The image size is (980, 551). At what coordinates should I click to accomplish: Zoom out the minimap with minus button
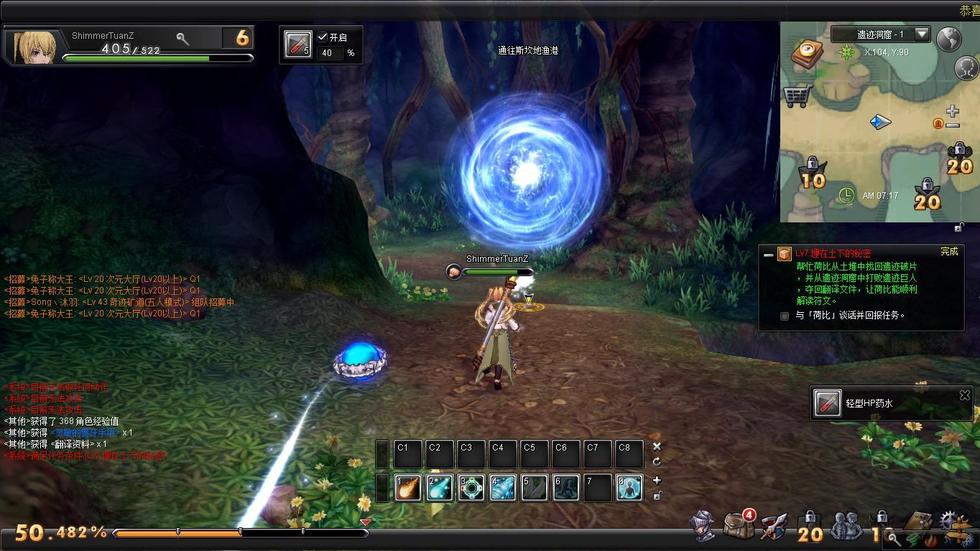(x=952, y=125)
